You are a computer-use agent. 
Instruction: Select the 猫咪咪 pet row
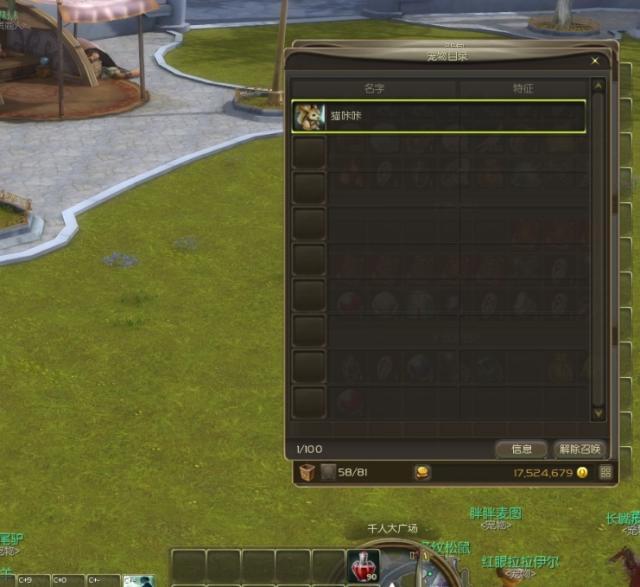pos(440,116)
